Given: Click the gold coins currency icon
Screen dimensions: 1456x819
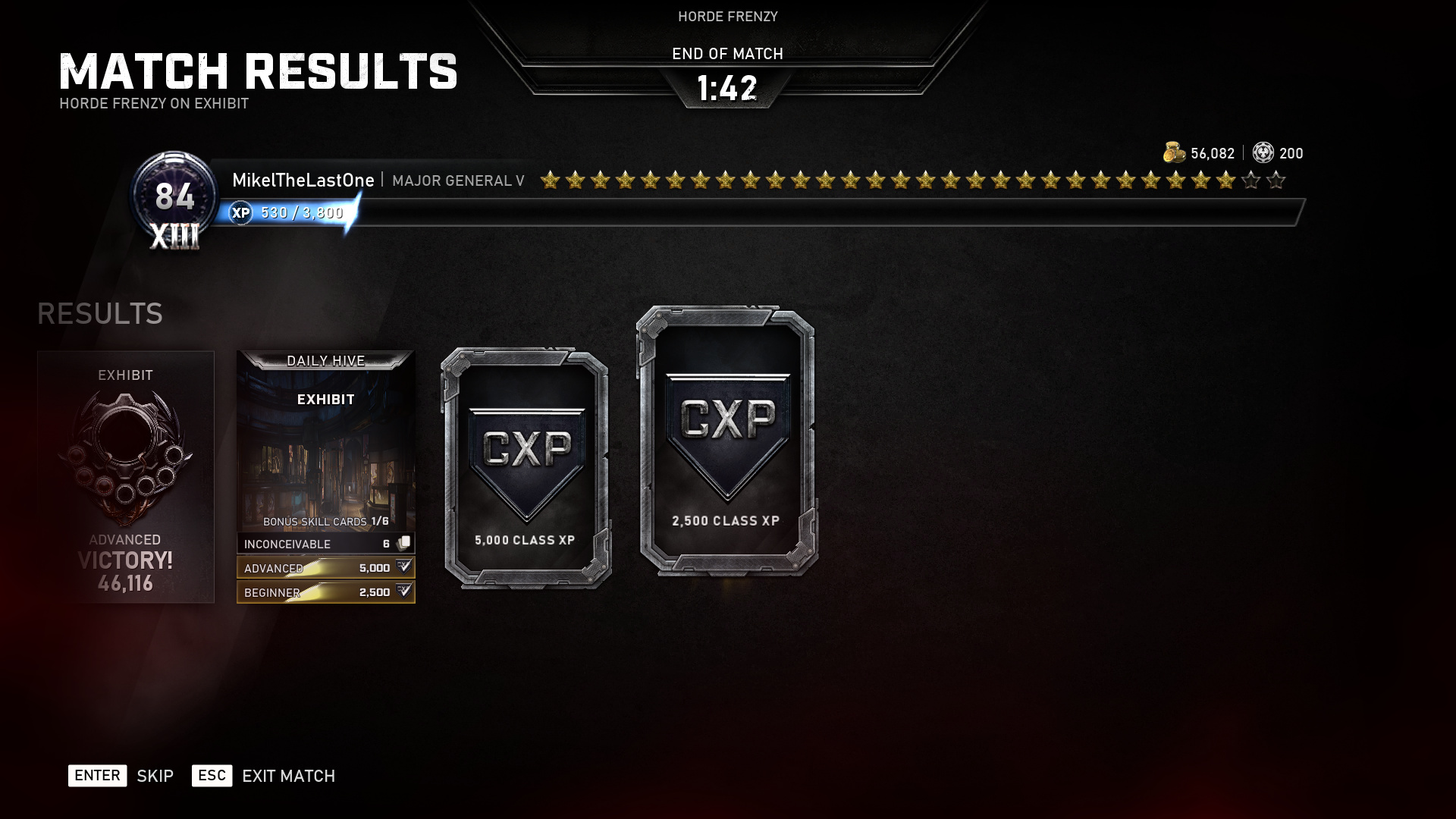Looking at the screenshot, I should (1174, 153).
